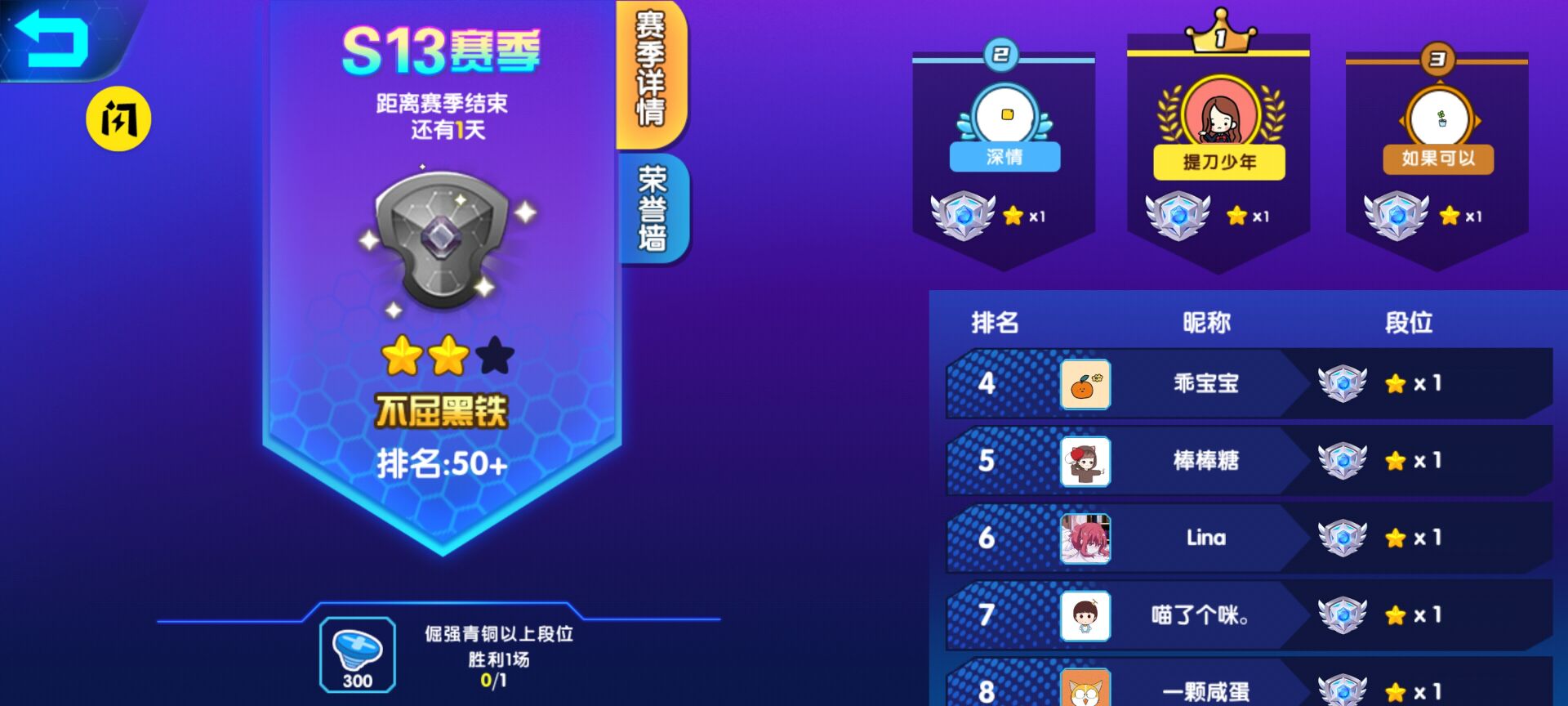Click the avatar of 喵了个咪。
Viewport: 1568px width, 706px height.
pos(1085,614)
